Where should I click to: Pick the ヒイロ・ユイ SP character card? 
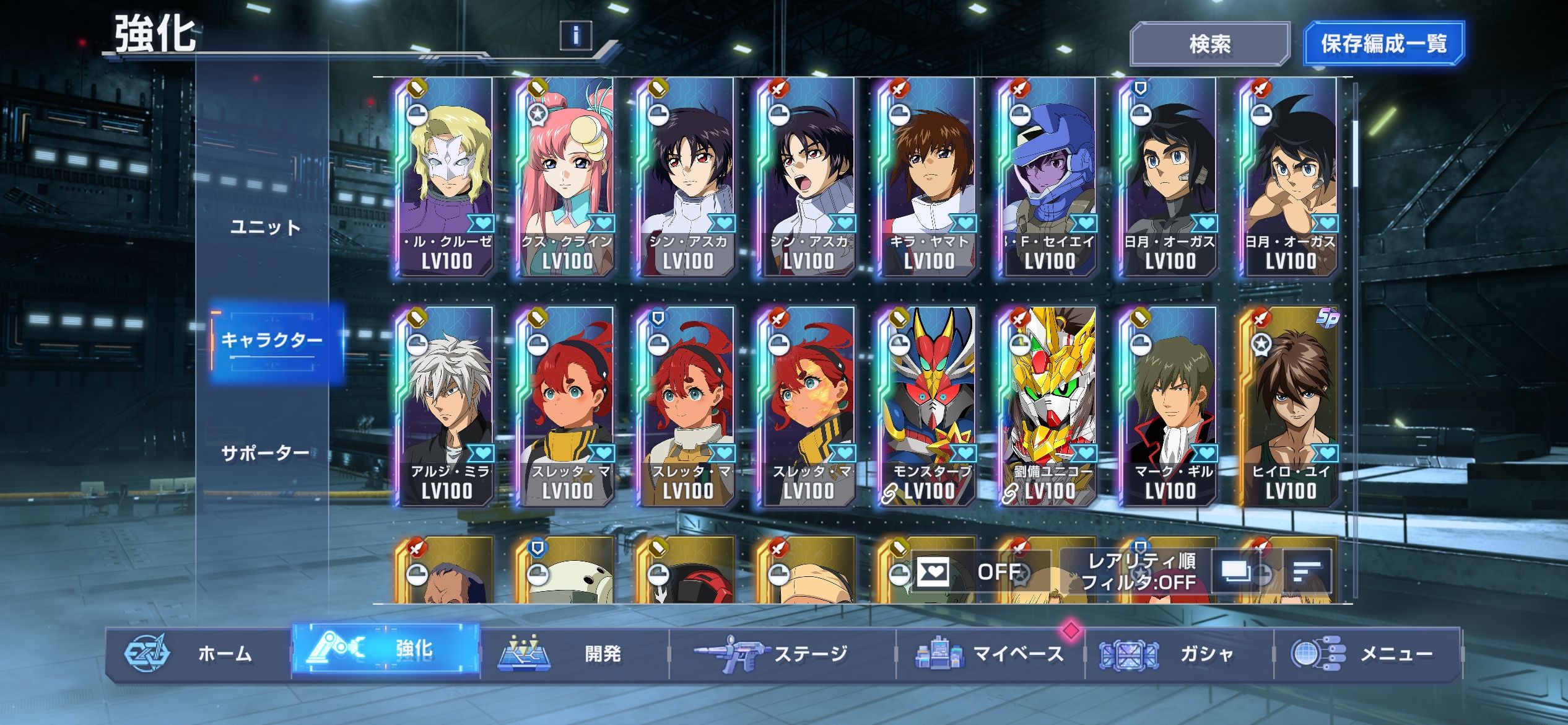tap(1289, 406)
